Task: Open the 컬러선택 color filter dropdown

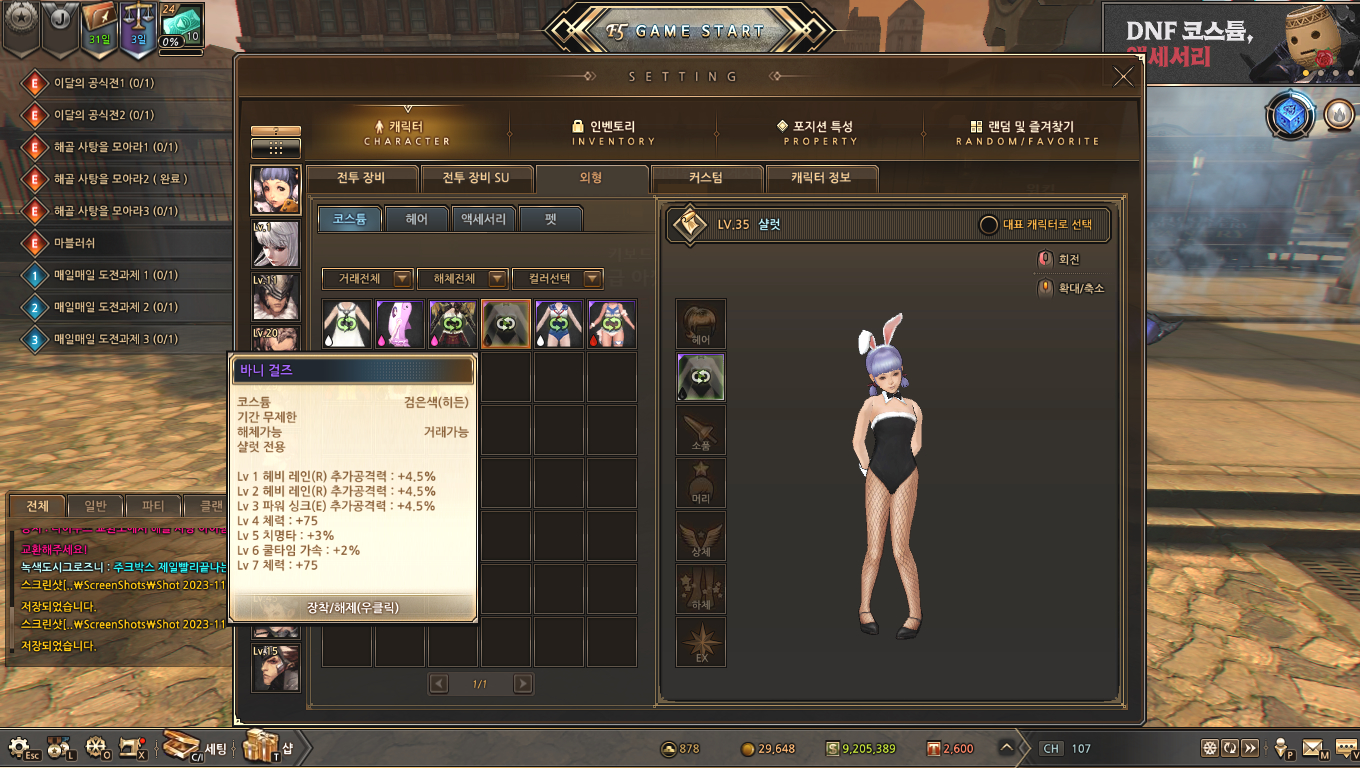Action: (557, 279)
